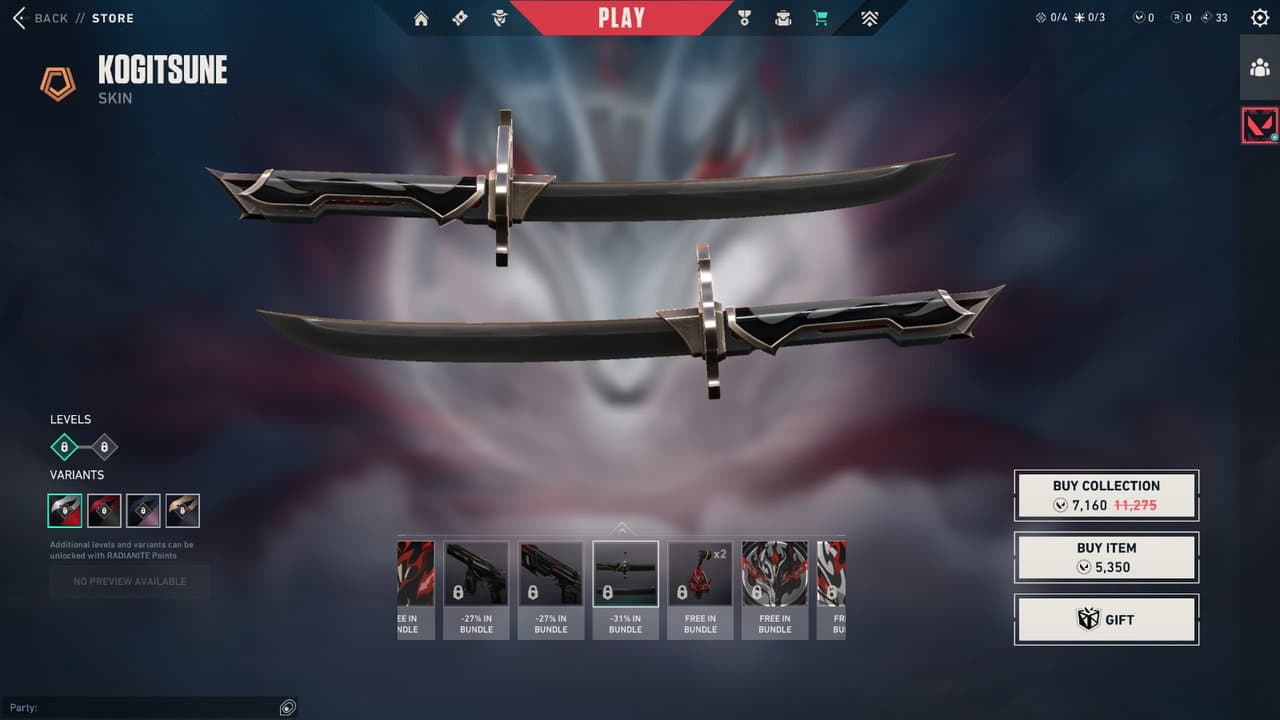
Task: Hit the red PLAY button
Action: 621,18
